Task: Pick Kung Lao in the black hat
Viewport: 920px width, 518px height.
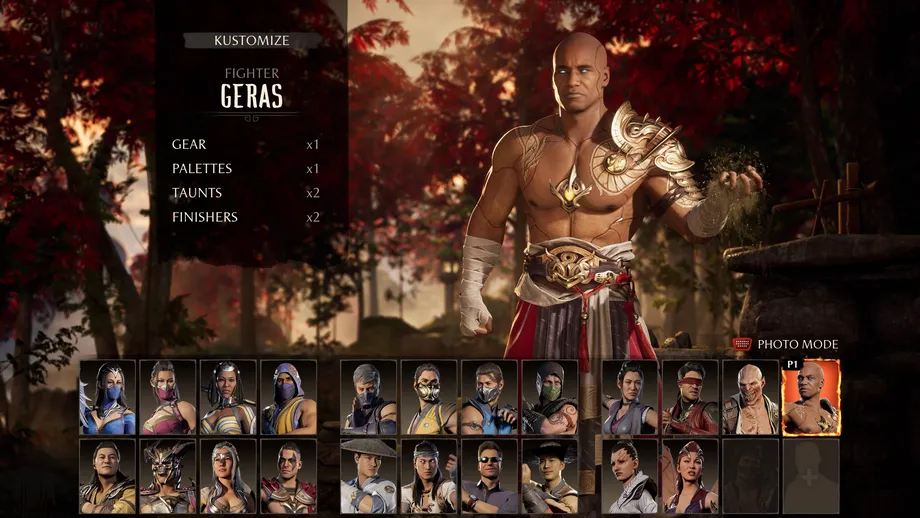Action: coord(550,476)
